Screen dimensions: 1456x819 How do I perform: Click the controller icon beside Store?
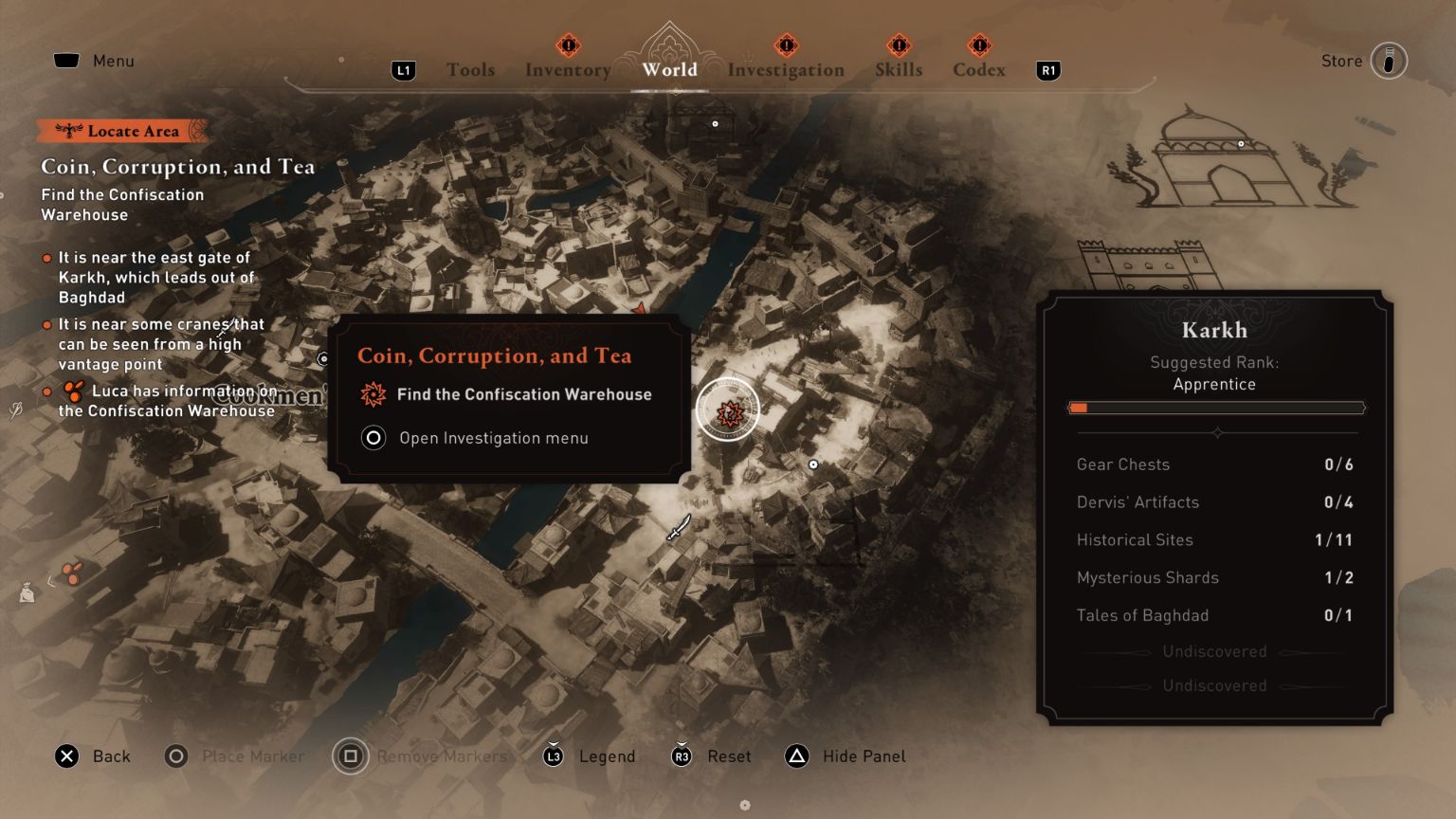[1388, 60]
